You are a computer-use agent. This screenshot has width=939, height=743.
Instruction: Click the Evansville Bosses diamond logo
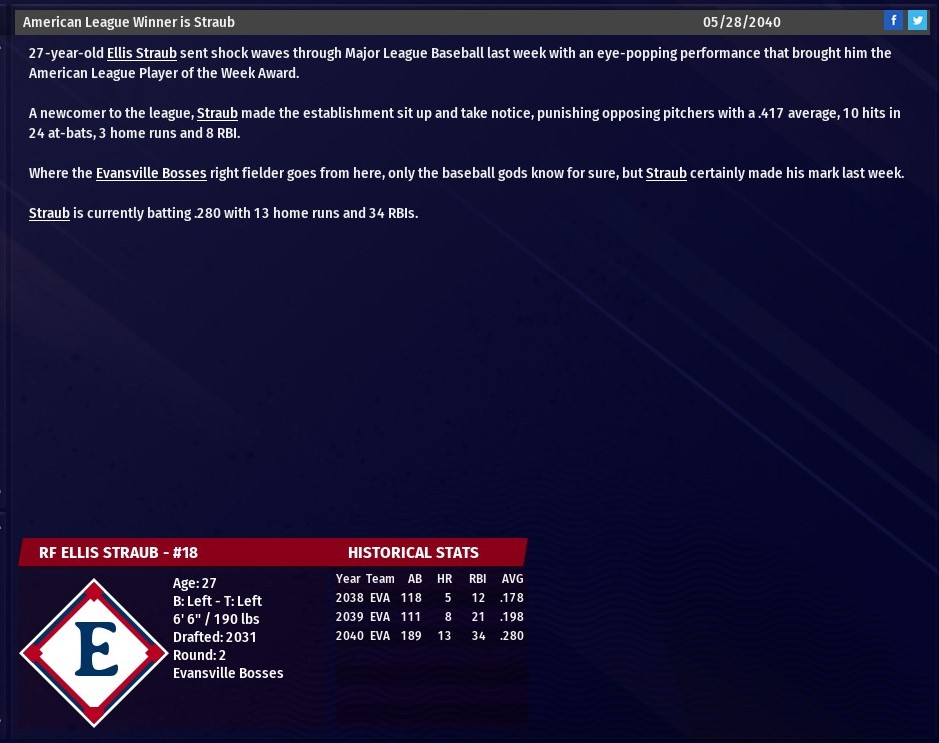click(94, 652)
